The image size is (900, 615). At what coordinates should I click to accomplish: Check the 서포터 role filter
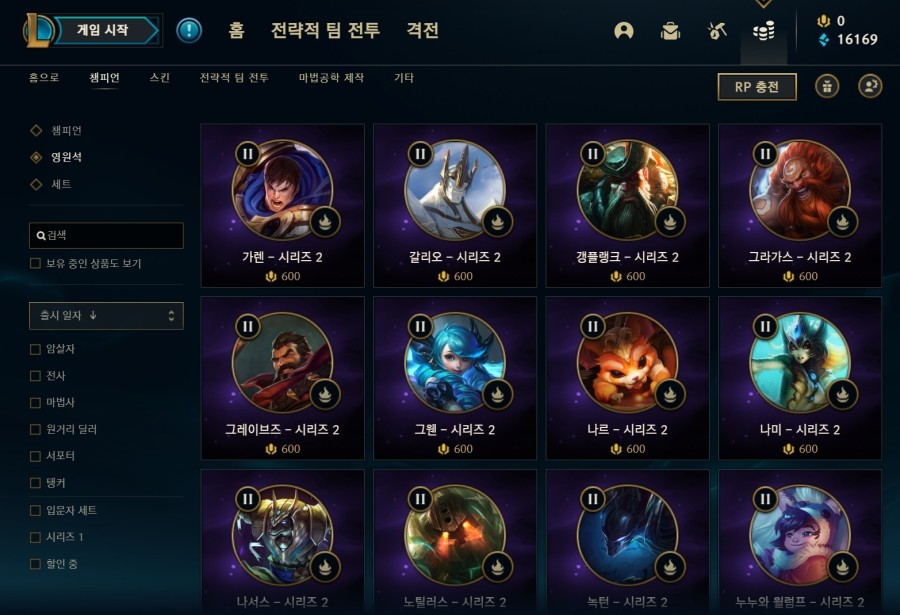(36, 456)
